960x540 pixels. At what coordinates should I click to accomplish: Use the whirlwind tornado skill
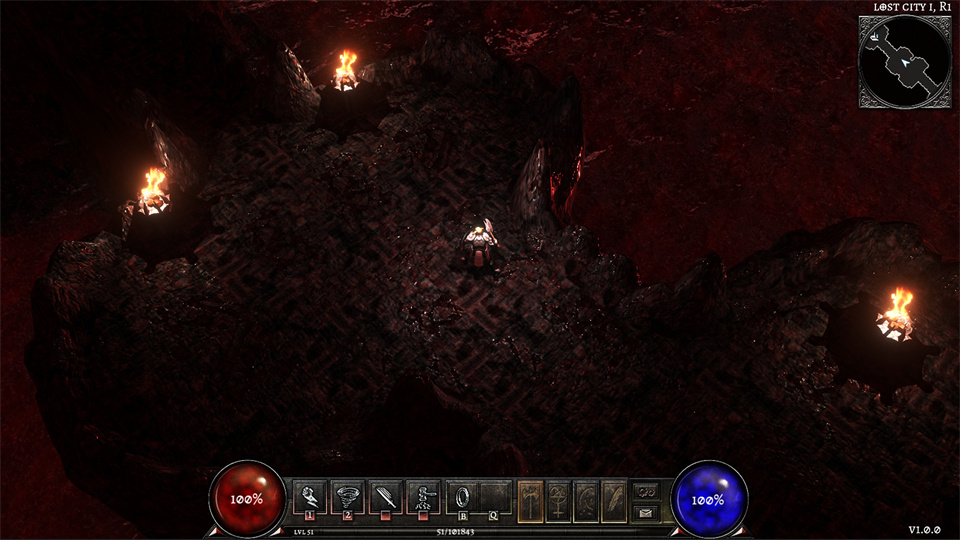click(x=348, y=496)
